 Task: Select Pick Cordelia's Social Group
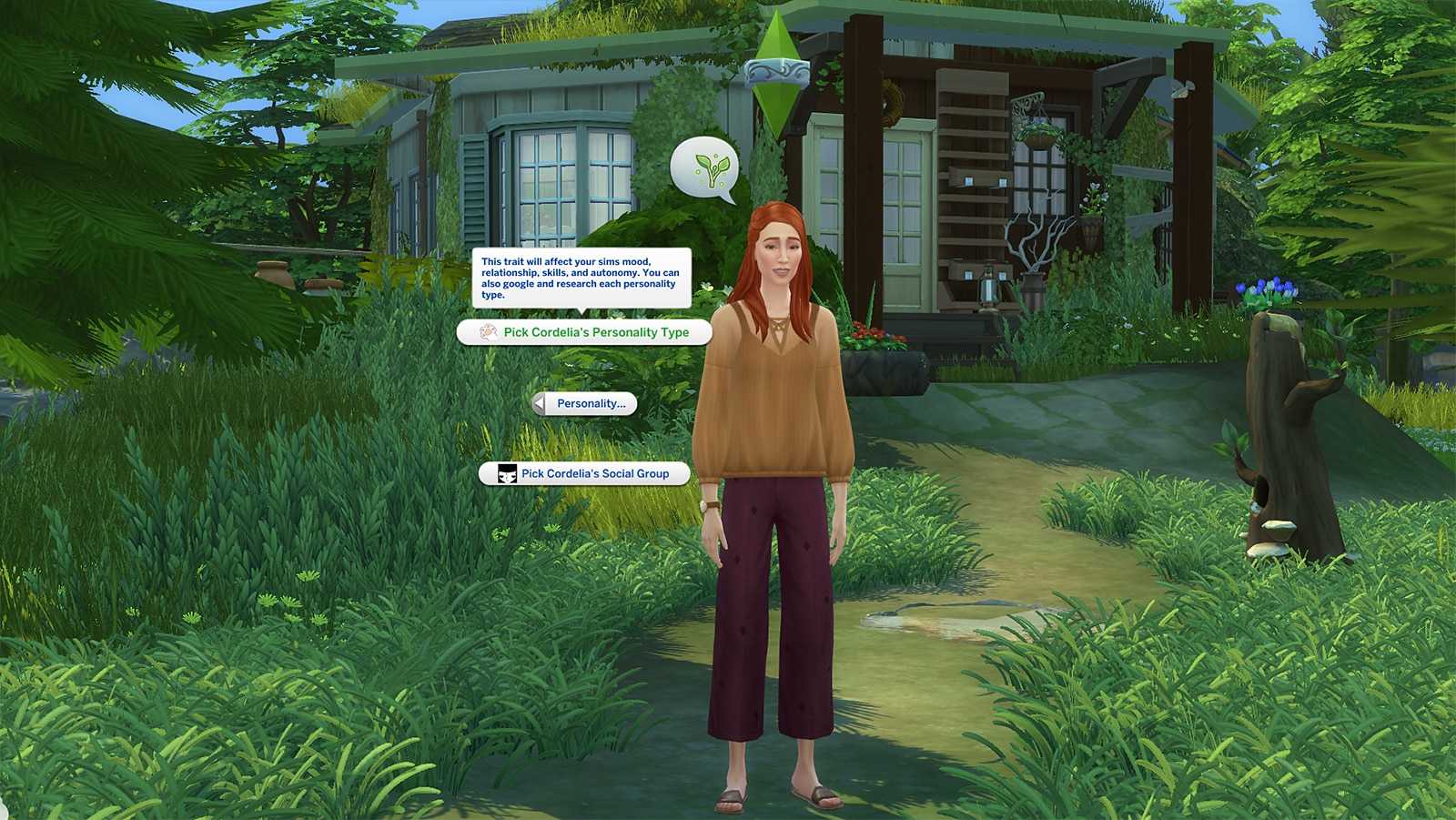(584, 473)
